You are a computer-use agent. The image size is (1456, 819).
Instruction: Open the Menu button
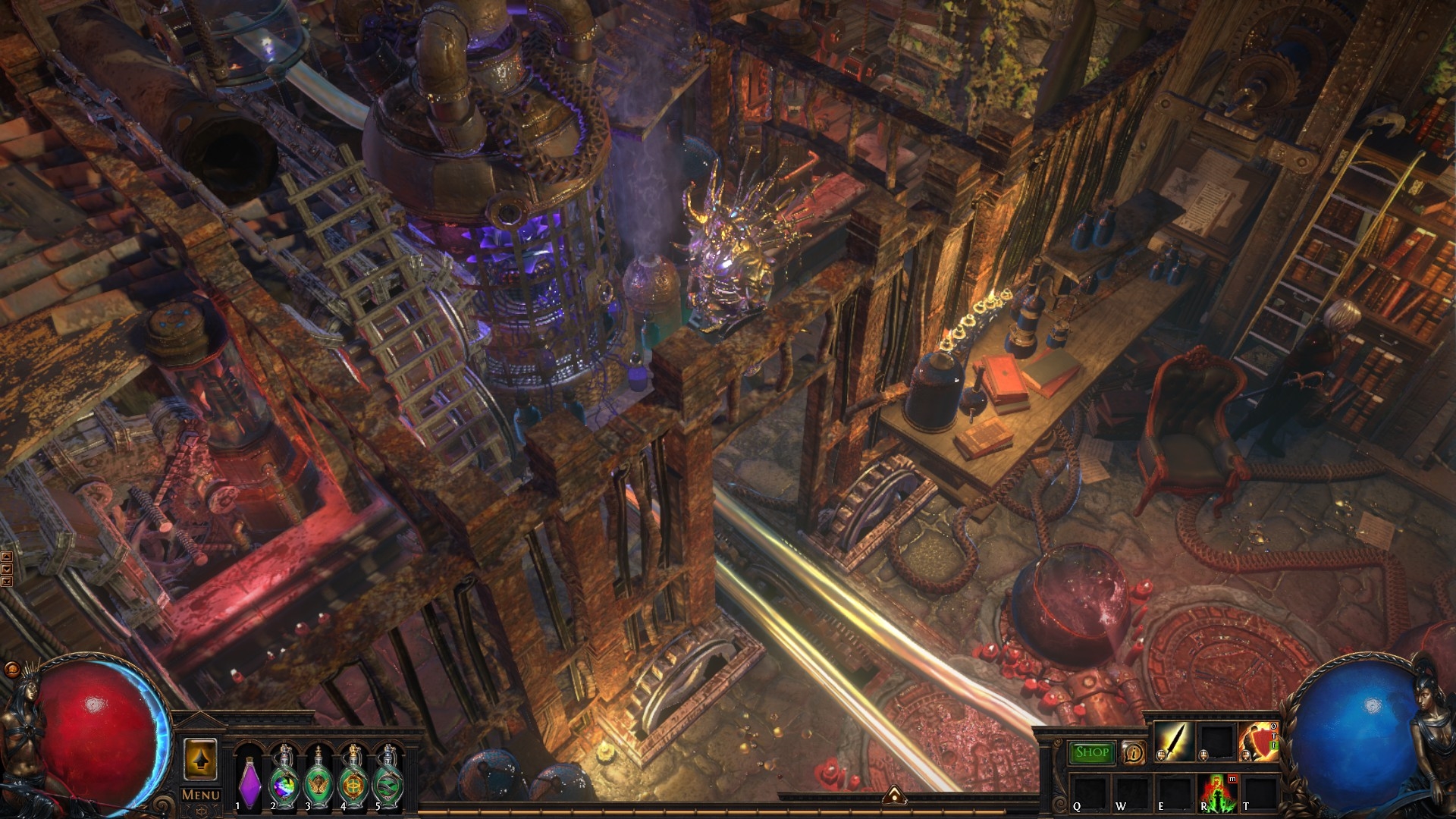click(x=200, y=795)
